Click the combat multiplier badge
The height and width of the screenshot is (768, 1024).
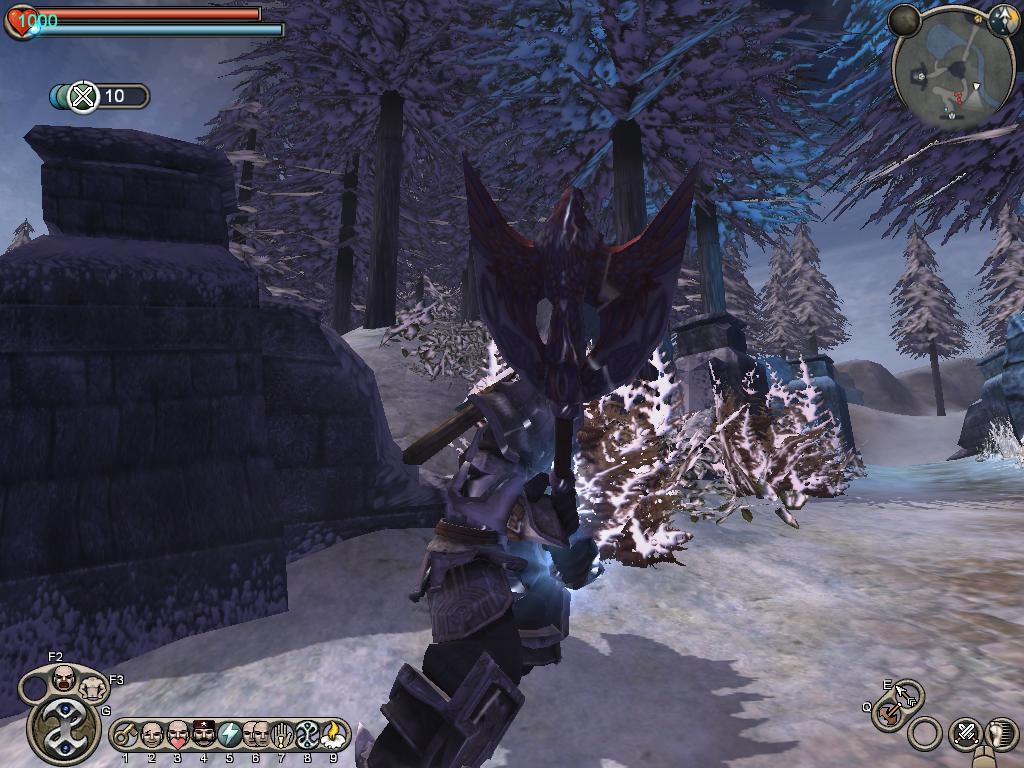click(x=85, y=96)
